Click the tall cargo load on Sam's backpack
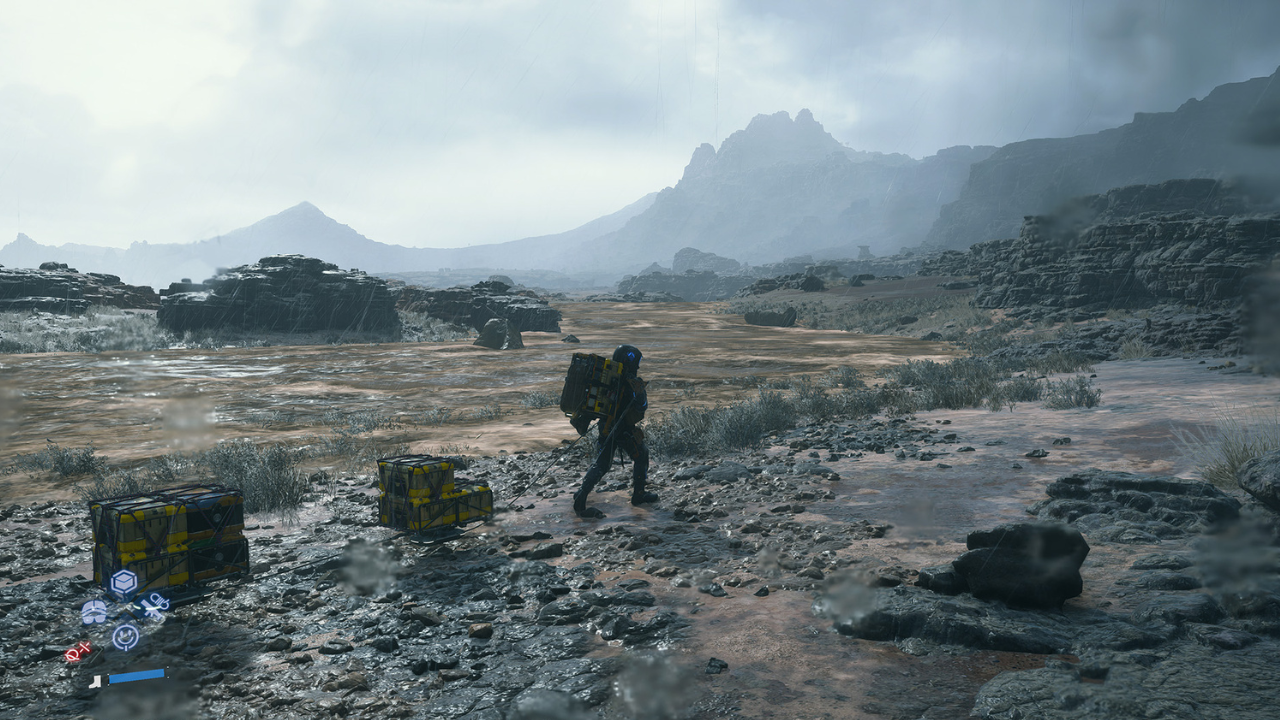The height and width of the screenshot is (720, 1280). coord(590,390)
